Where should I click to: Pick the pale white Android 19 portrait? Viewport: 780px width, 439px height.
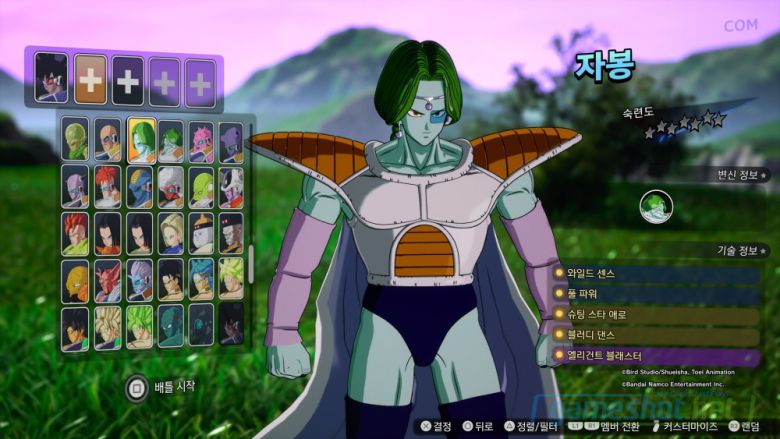[202, 233]
